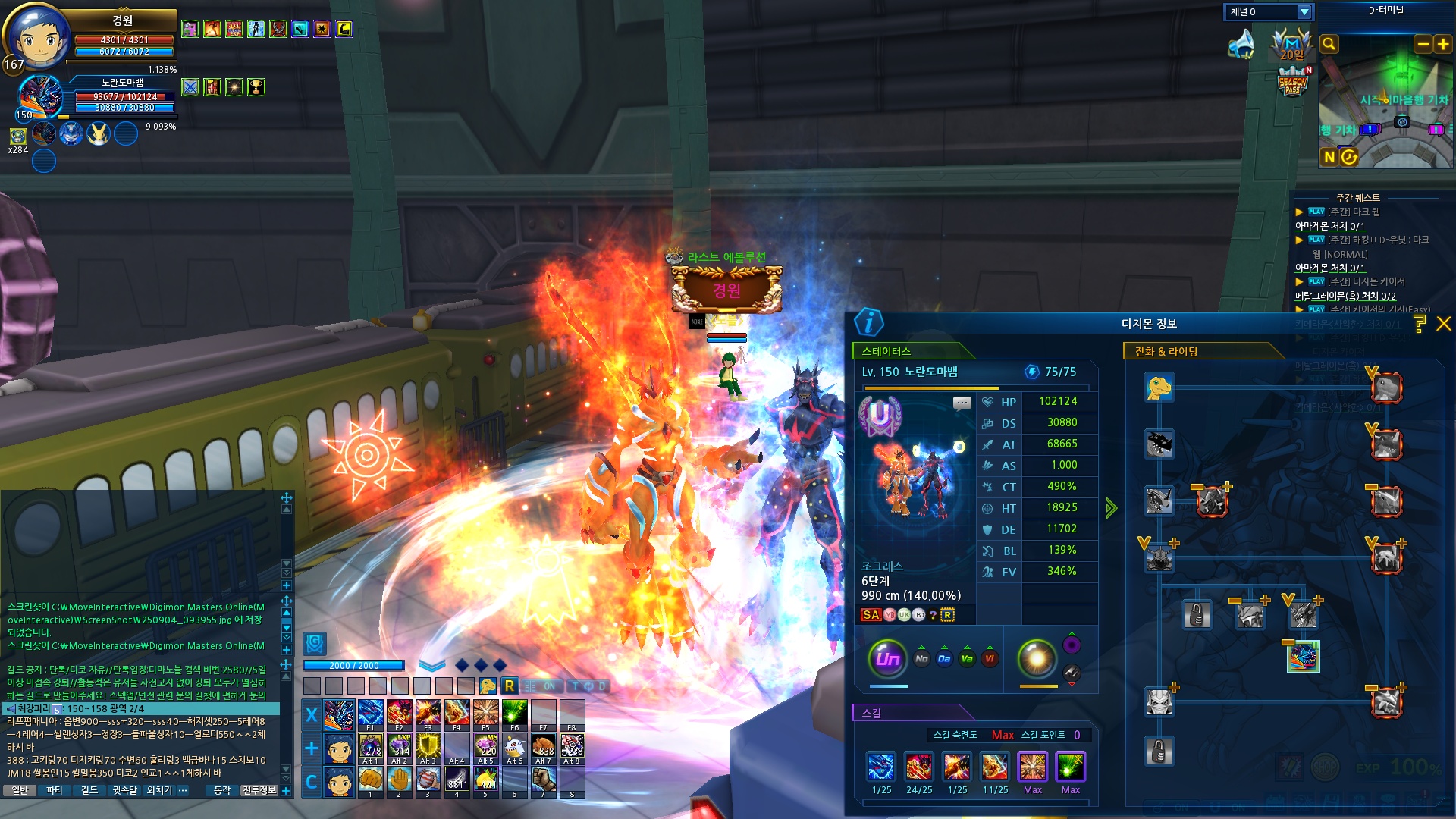This screenshot has height=819, width=1456.
Task: Use the F1 blue dragon skill
Action: (x=370, y=714)
